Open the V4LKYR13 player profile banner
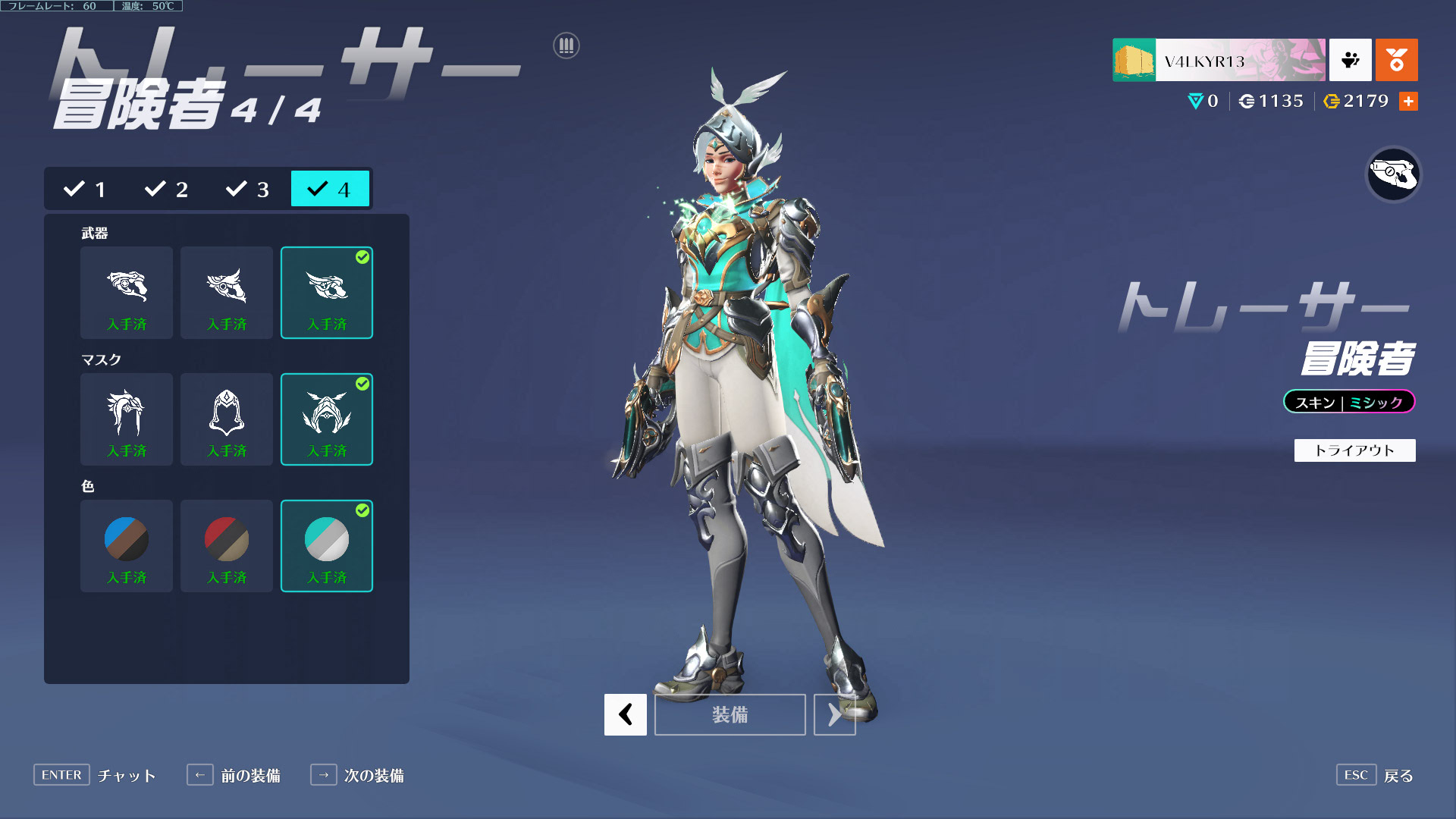This screenshot has width=1456, height=819. 1219,60
